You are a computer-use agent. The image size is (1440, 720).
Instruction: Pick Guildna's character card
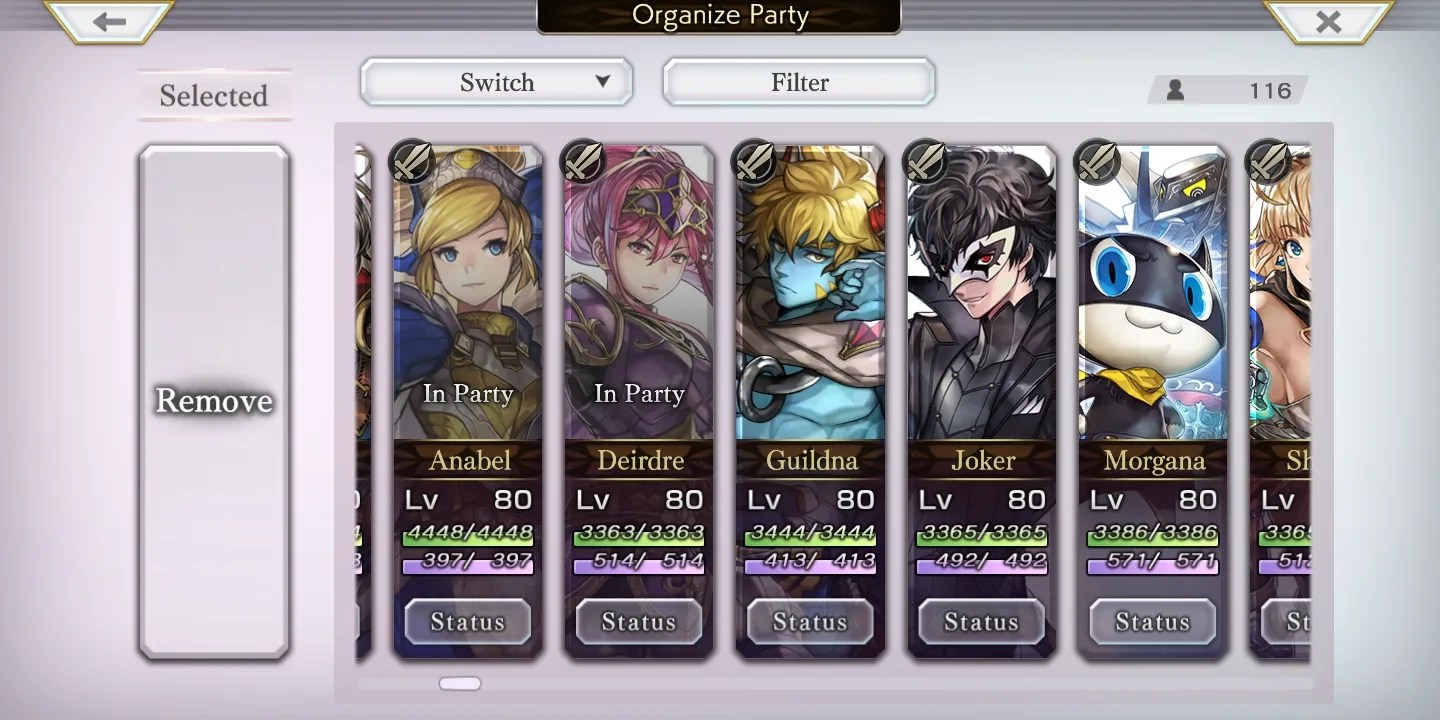810,300
